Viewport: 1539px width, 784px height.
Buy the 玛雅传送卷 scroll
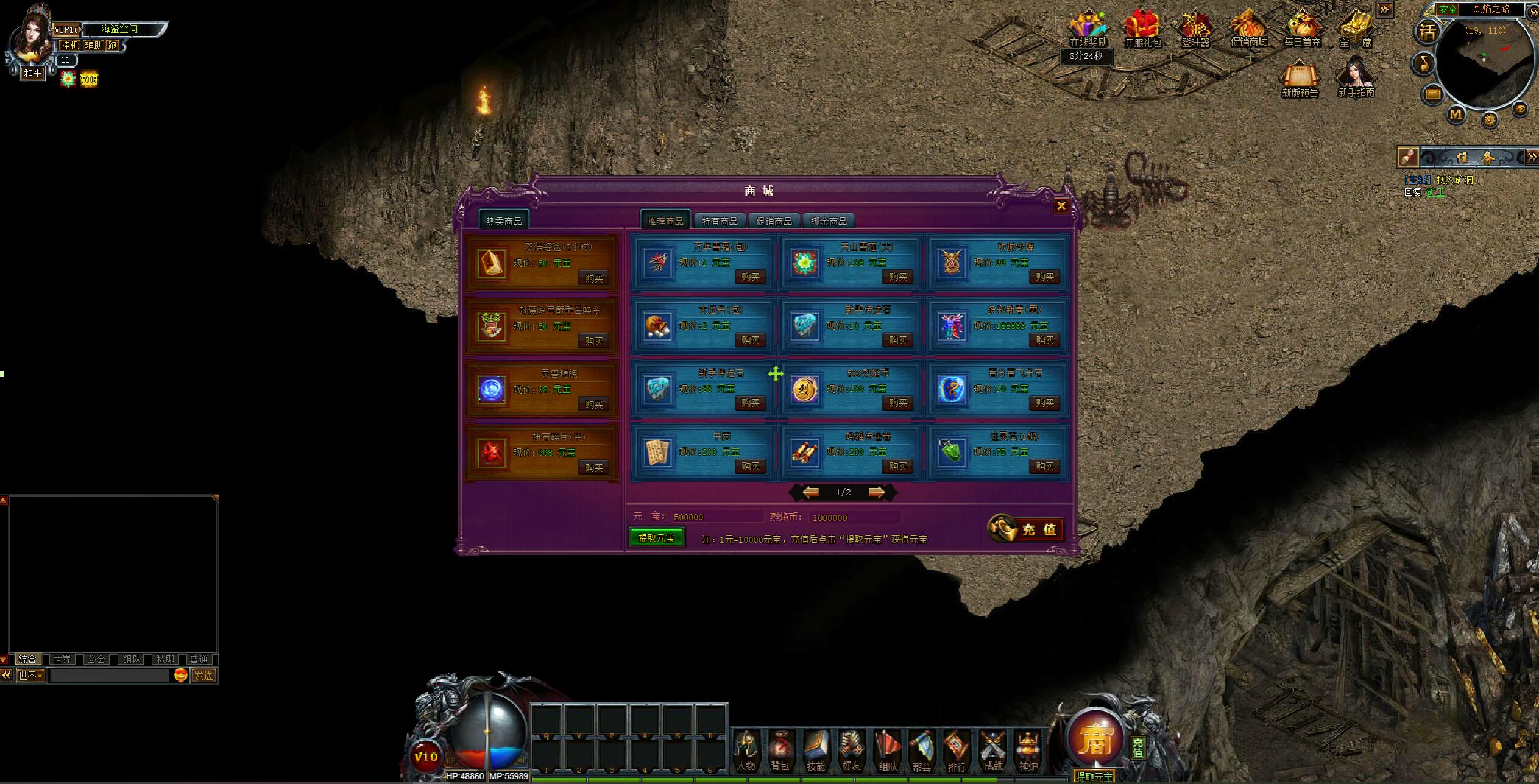(897, 467)
